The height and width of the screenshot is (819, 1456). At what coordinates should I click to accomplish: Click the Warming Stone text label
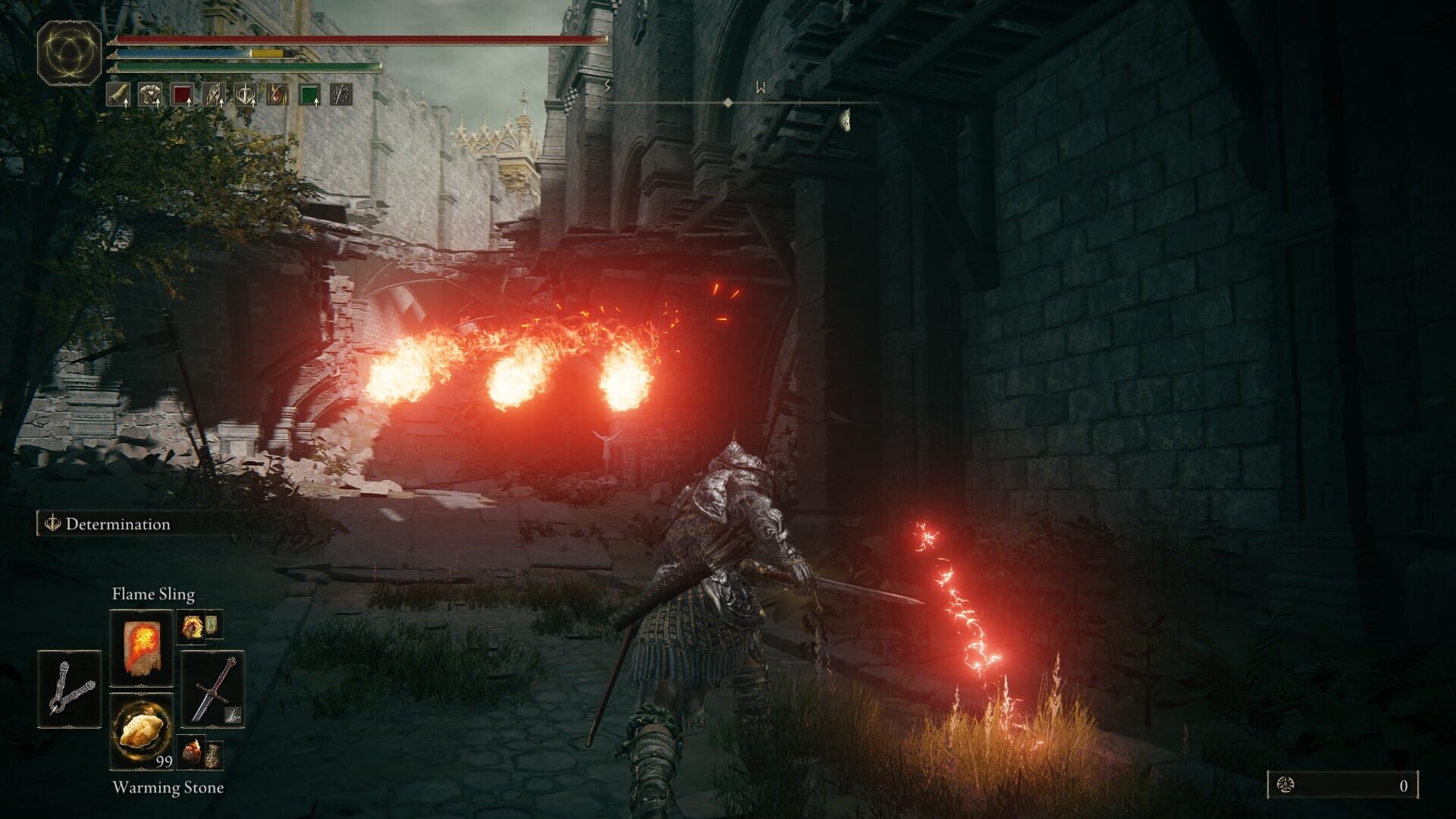168,788
